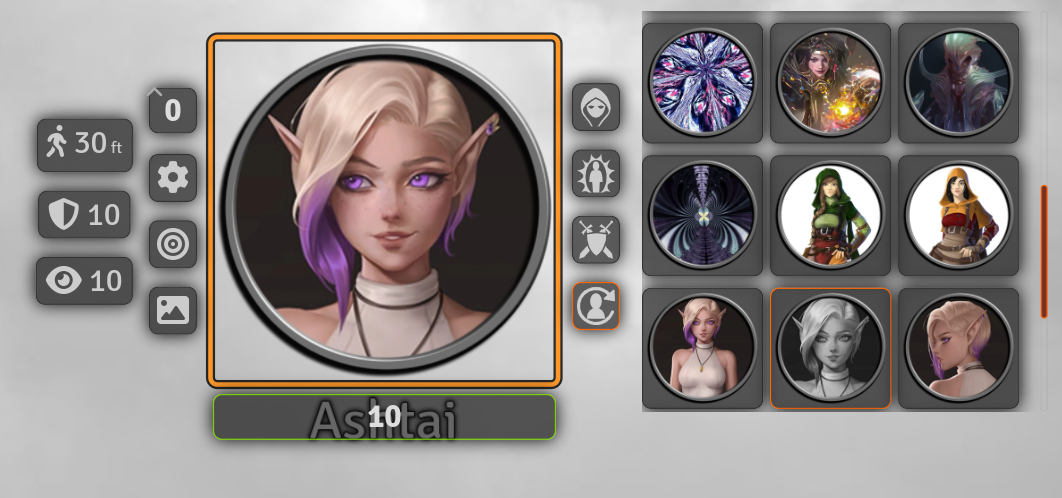This screenshot has width=1062, height=498.
Task: Click the target bullseye icon button
Action: pyautogui.click(x=173, y=244)
